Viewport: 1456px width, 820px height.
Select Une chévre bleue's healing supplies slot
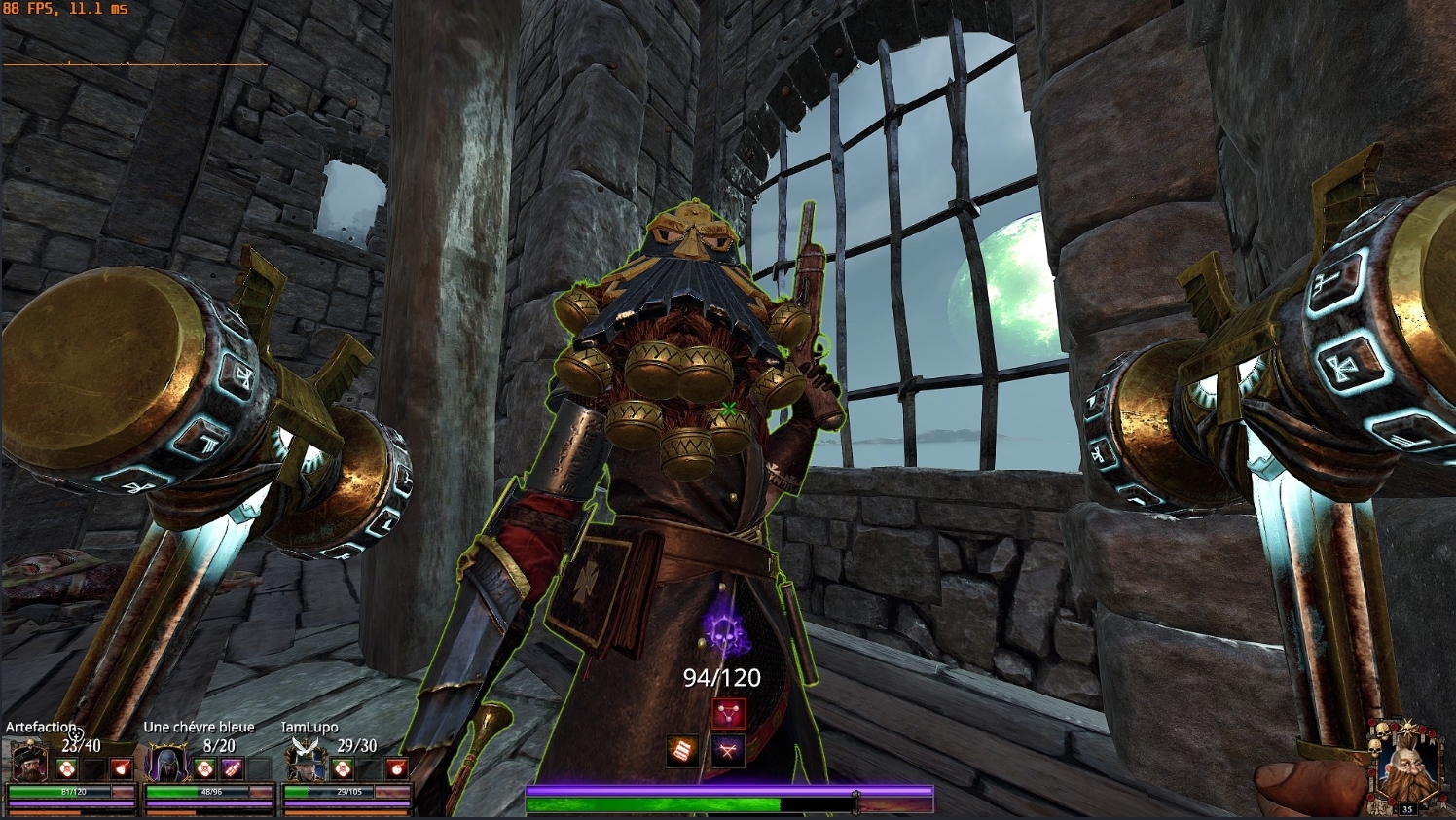[x=204, y=769]
